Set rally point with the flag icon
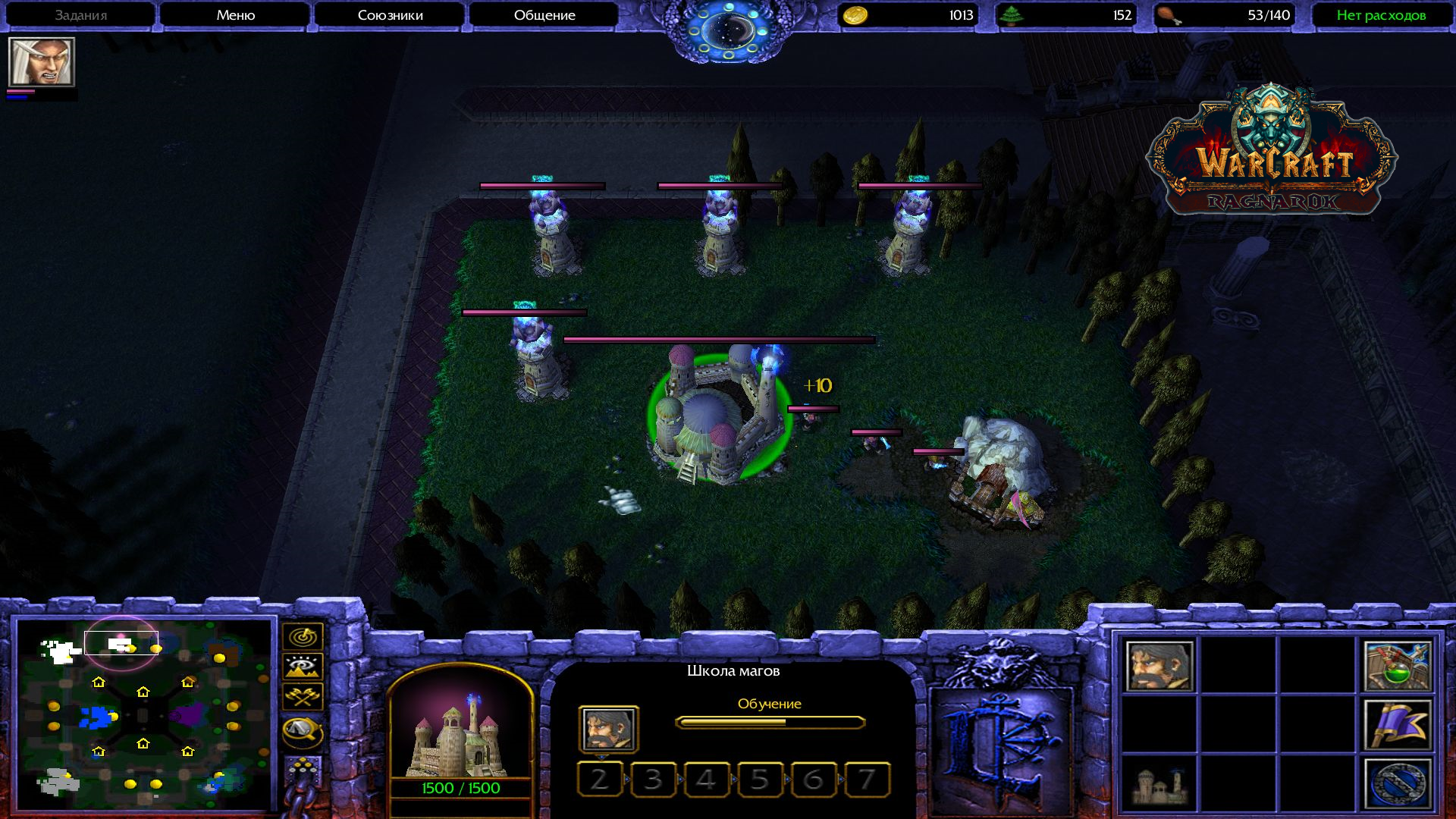Viewport: 1456px width, 819px height. [1398, 725]
